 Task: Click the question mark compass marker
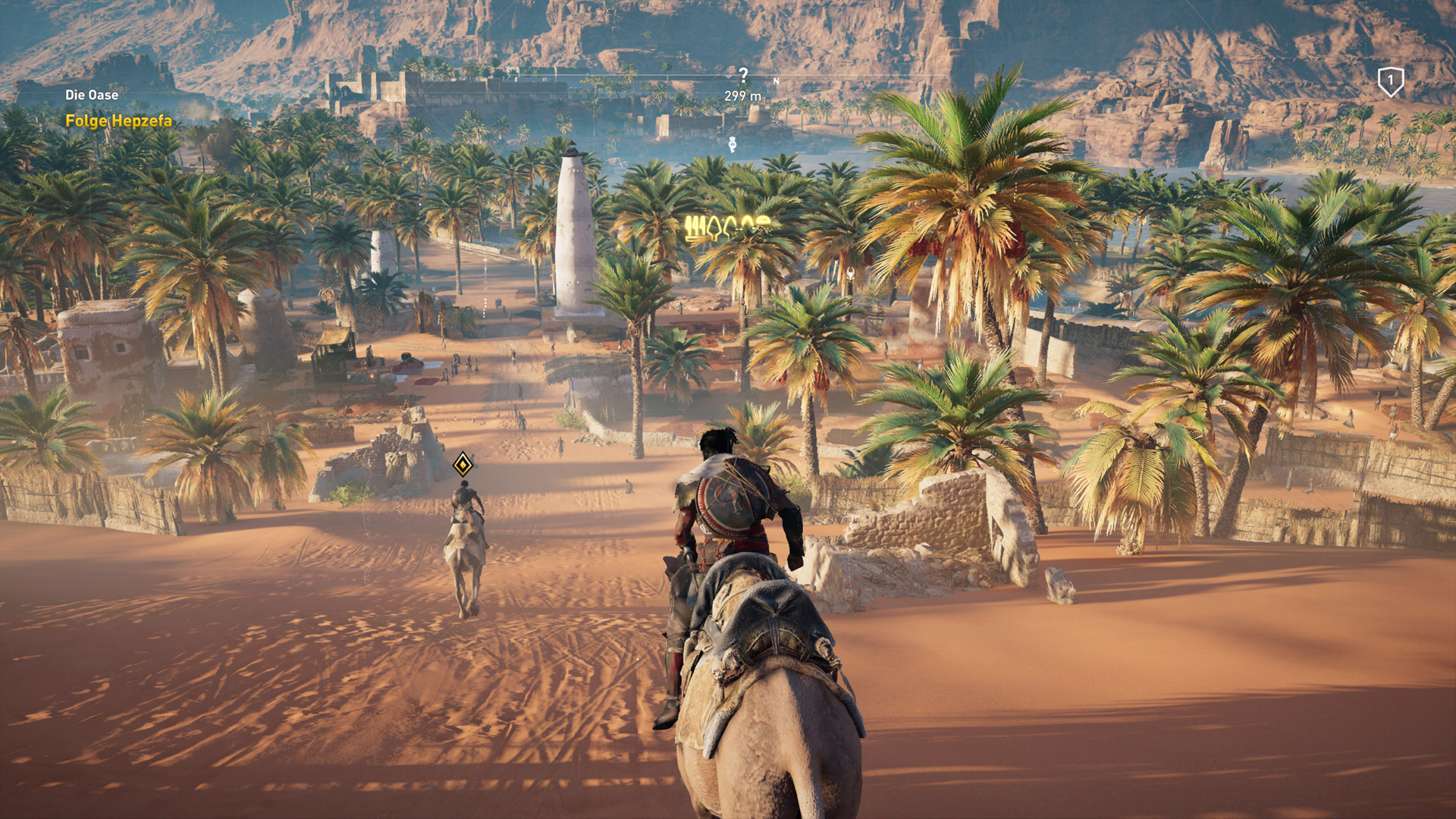(x=743, y=74)
